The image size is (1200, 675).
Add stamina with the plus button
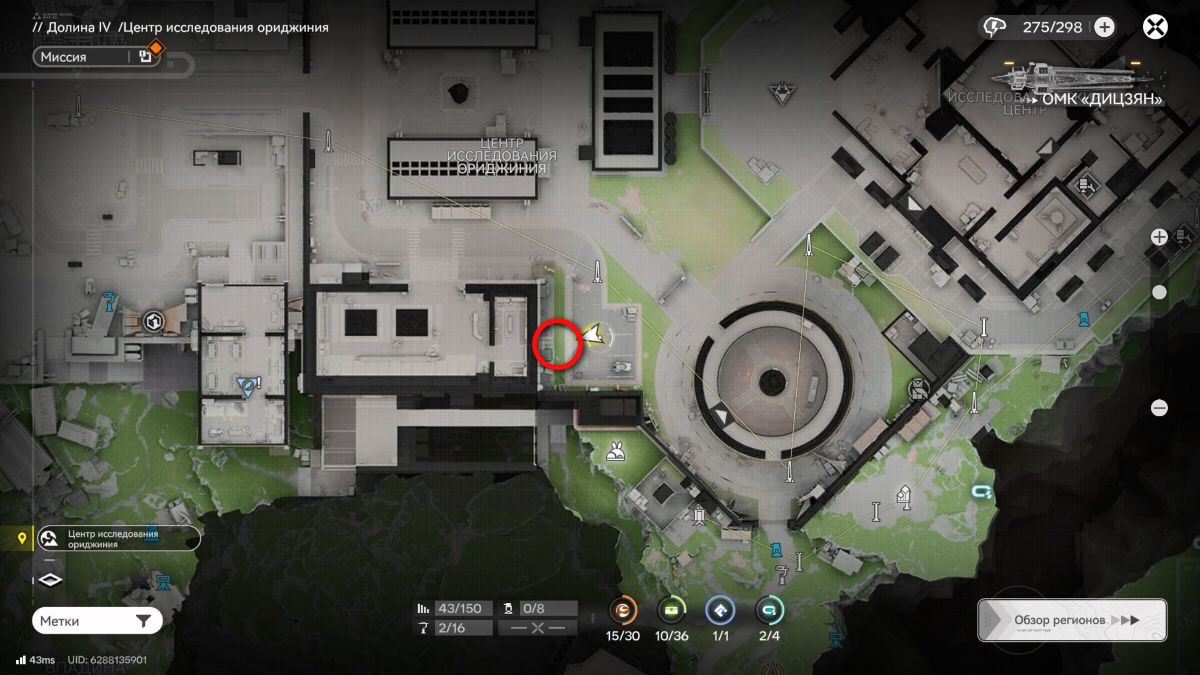point(1104,27)
